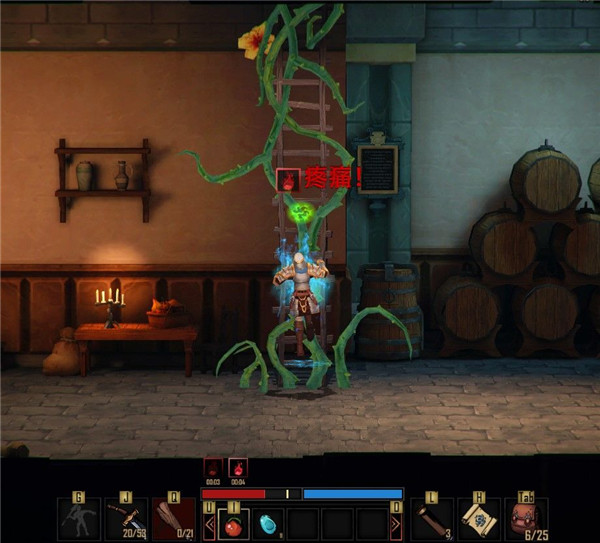This screenshot has height=543, width=600.
Task: Use the red apple hotbar item
Action: pyautogui.click(x=234, y=523)
